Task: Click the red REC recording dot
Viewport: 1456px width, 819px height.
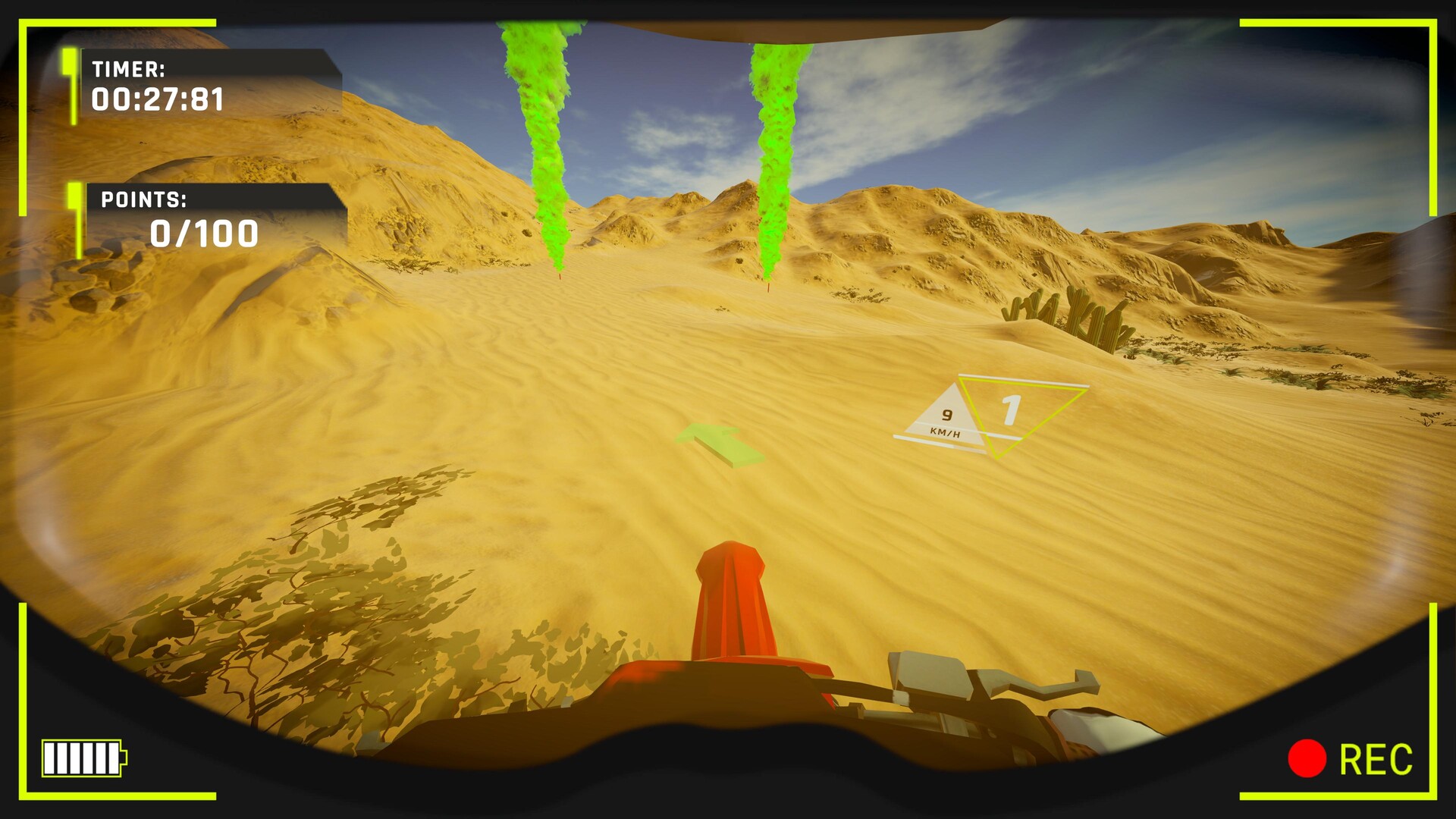Action: [1306, 758]
